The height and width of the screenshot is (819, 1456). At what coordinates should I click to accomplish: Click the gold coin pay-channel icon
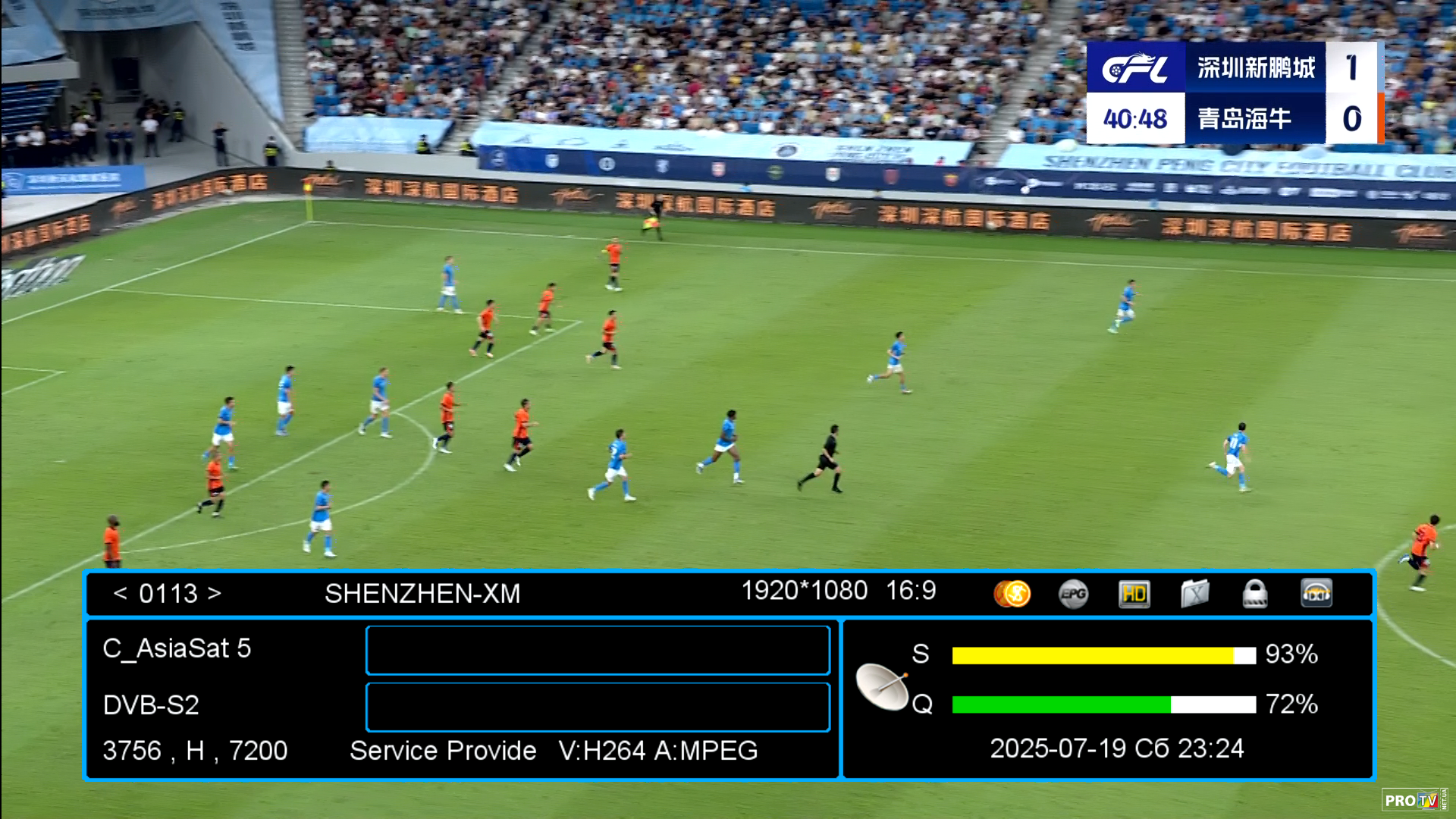point(1012,594)
